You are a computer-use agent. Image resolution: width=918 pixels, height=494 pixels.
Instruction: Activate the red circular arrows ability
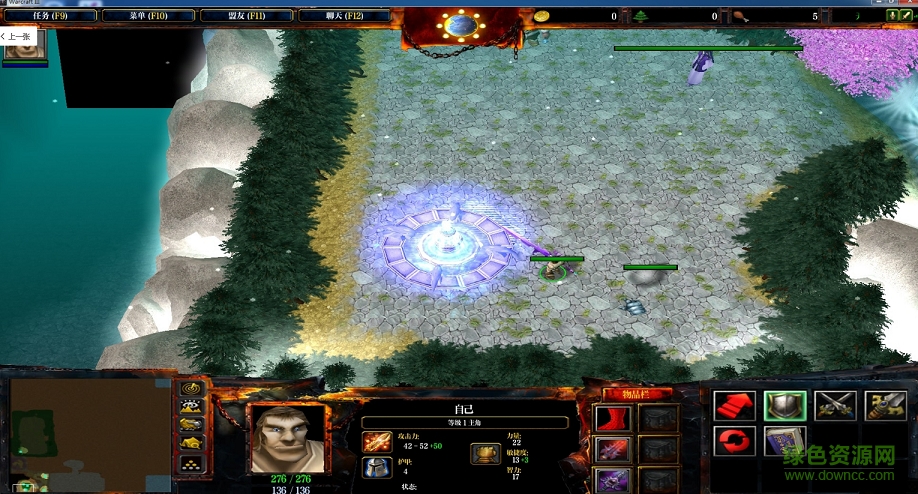click(x=732, y=442)
